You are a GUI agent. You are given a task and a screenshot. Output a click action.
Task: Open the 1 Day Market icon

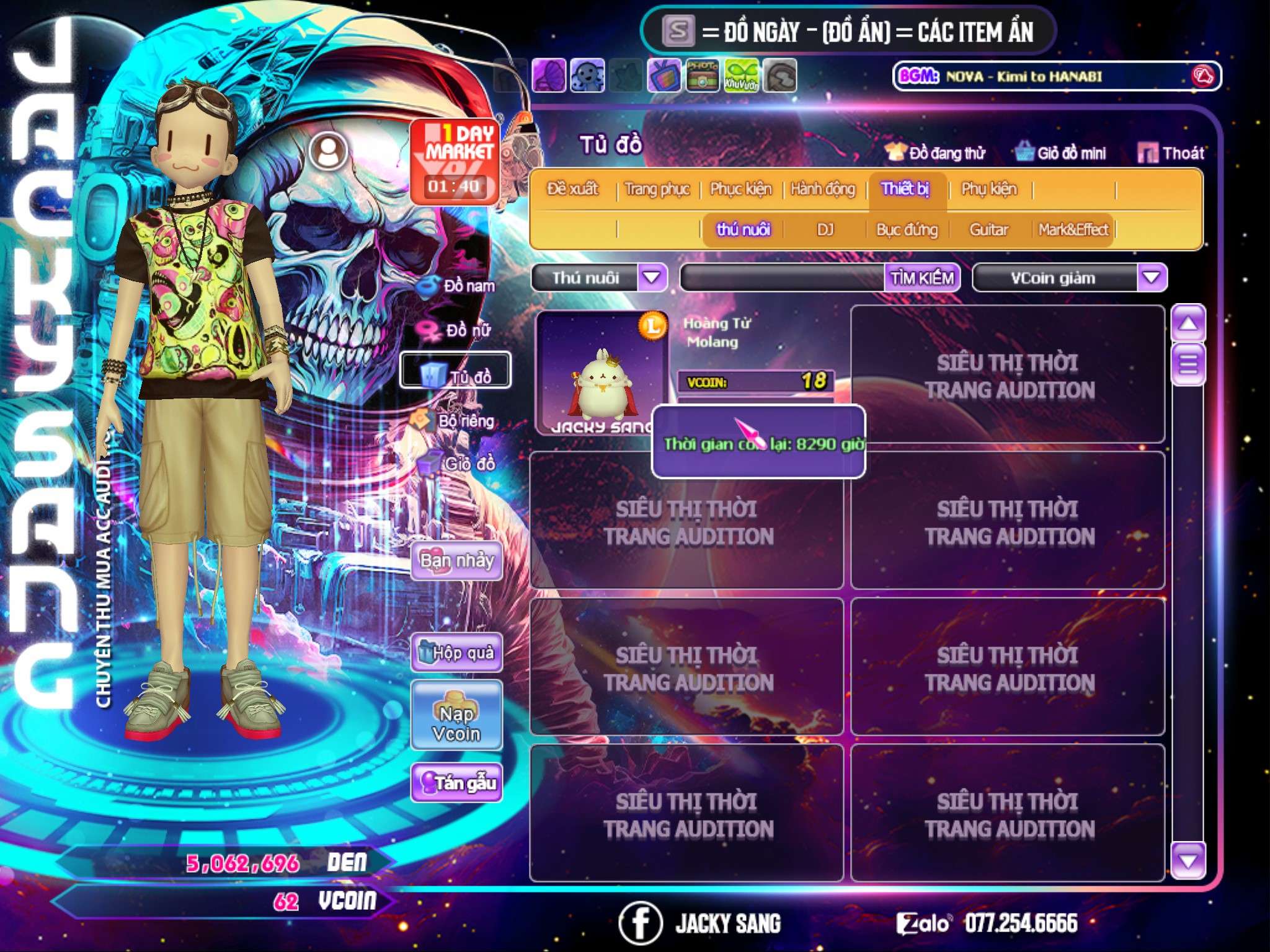[x=455, y=161]
